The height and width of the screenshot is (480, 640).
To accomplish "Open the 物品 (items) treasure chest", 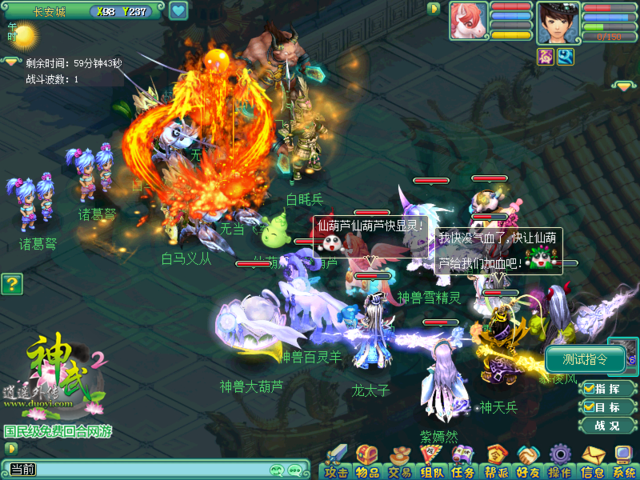I will [367, 461].
